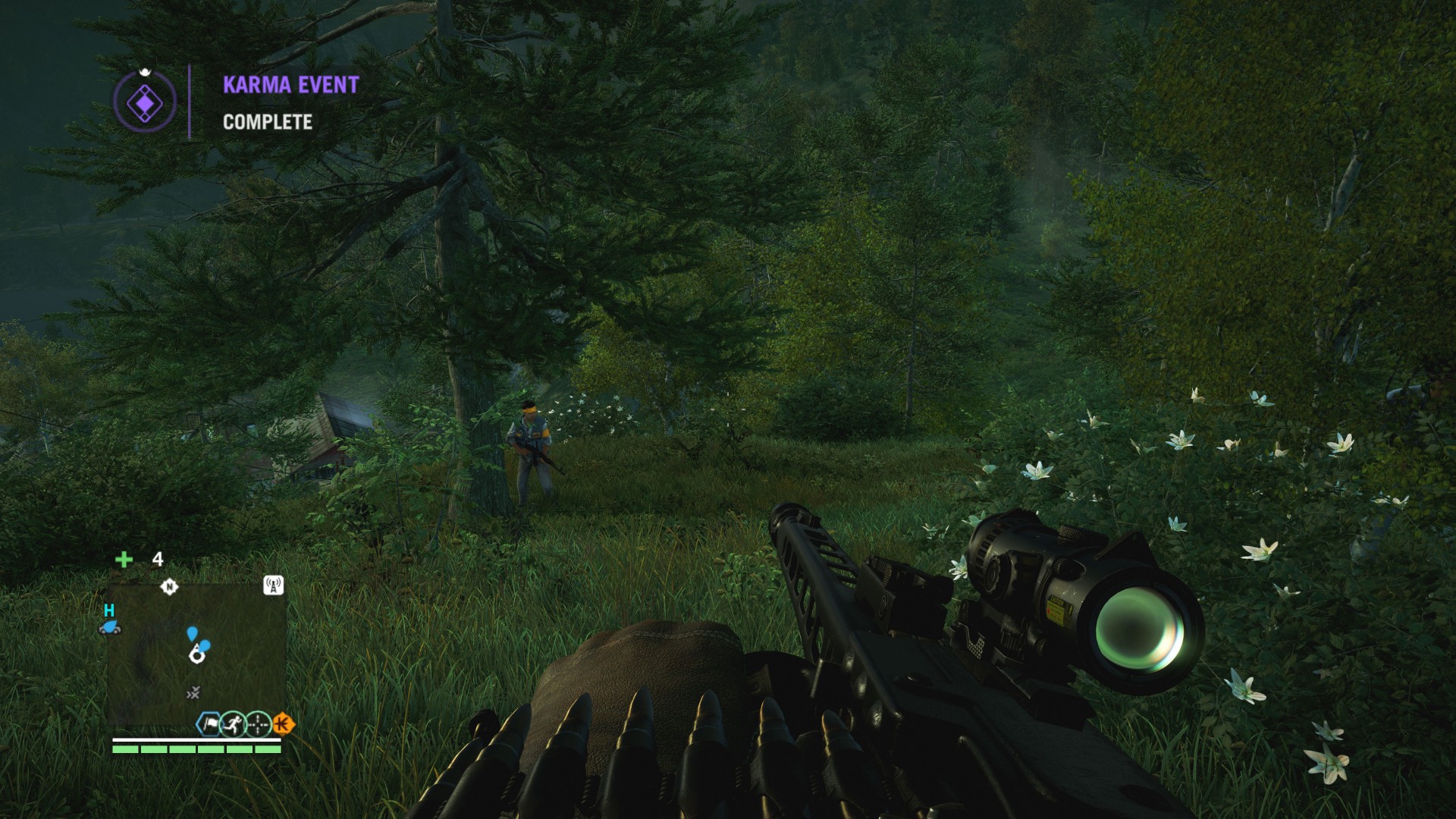
Task: Select the orange karma diamond icon
Action: click(x=283, y=724)
